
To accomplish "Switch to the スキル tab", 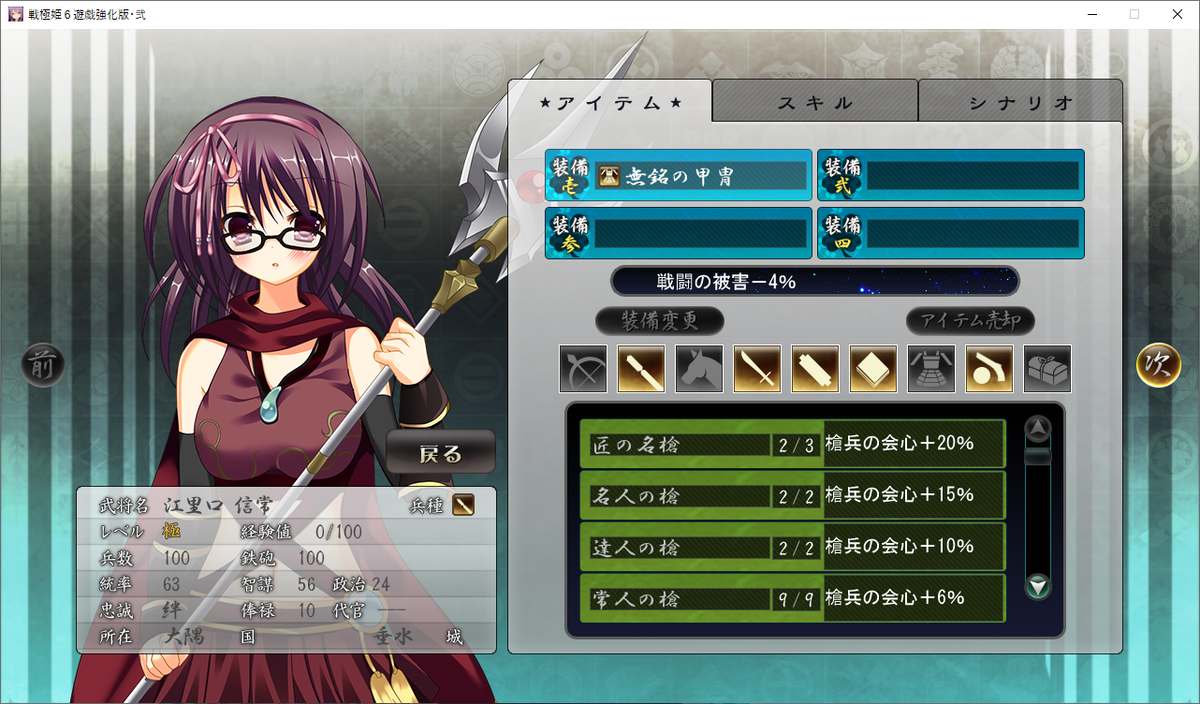I will point(815,103).
